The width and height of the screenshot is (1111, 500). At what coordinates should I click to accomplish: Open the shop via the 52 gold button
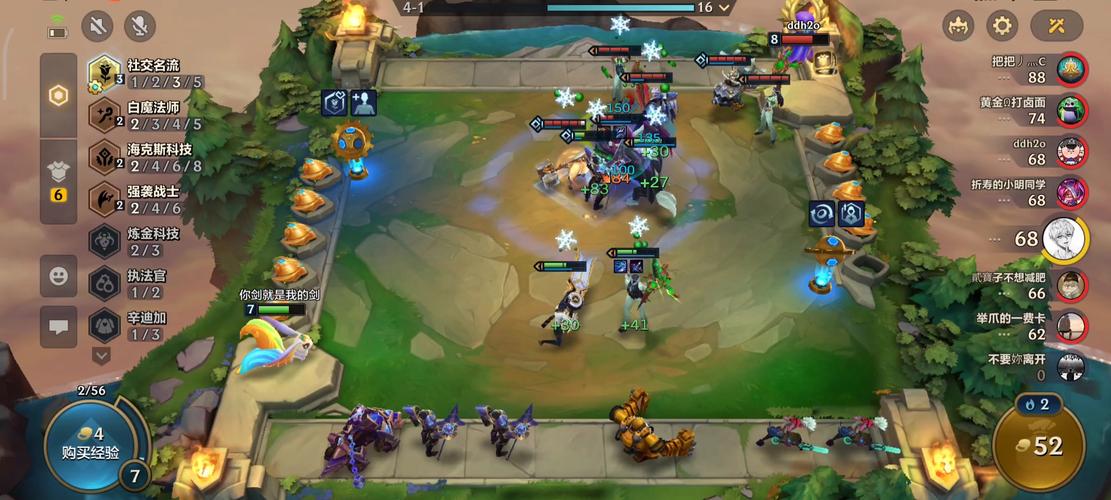click(x=1039, y=446)
